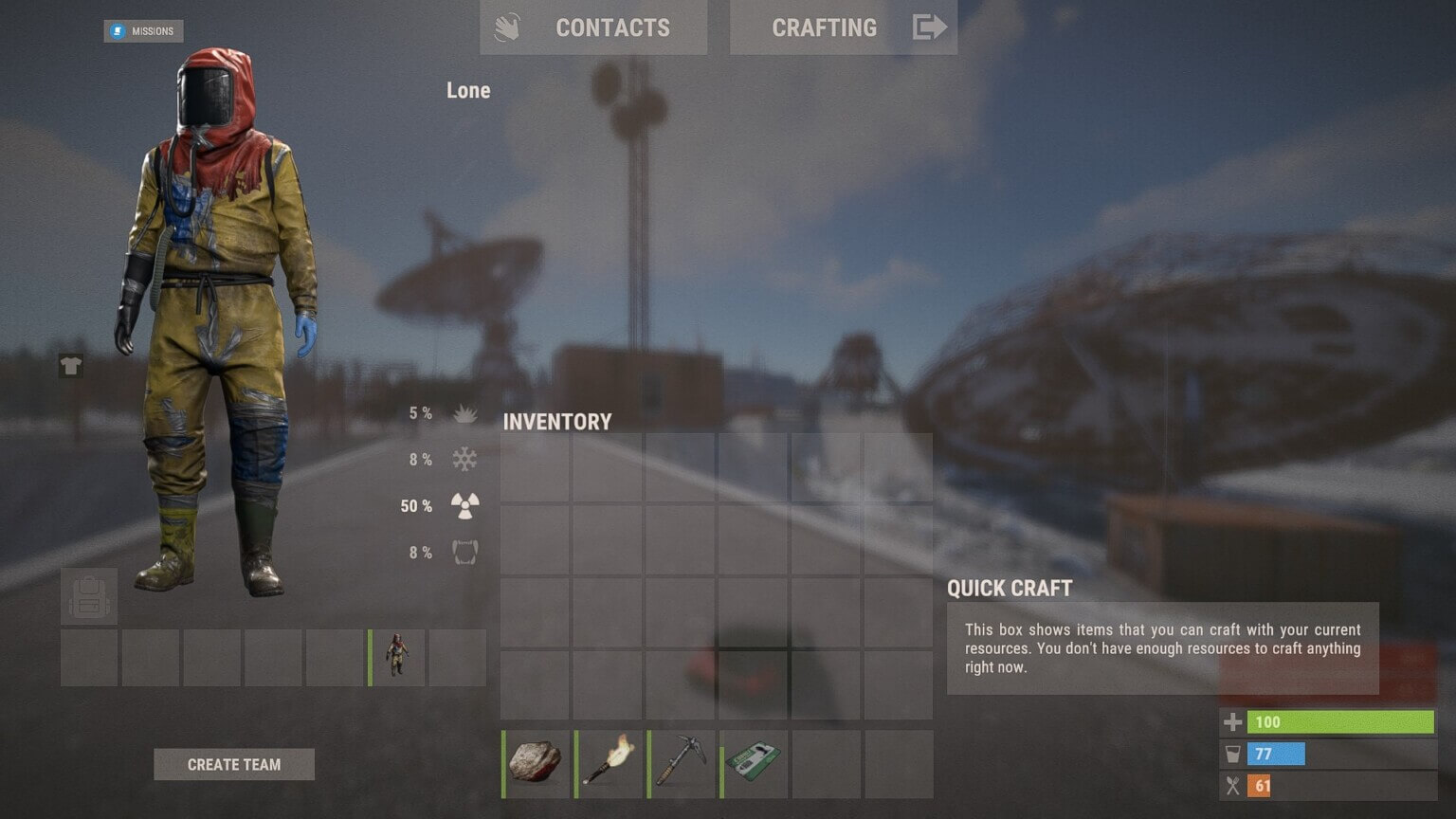Select the Rock in the hotbar

pyautogui.click(x=537, y=764)
